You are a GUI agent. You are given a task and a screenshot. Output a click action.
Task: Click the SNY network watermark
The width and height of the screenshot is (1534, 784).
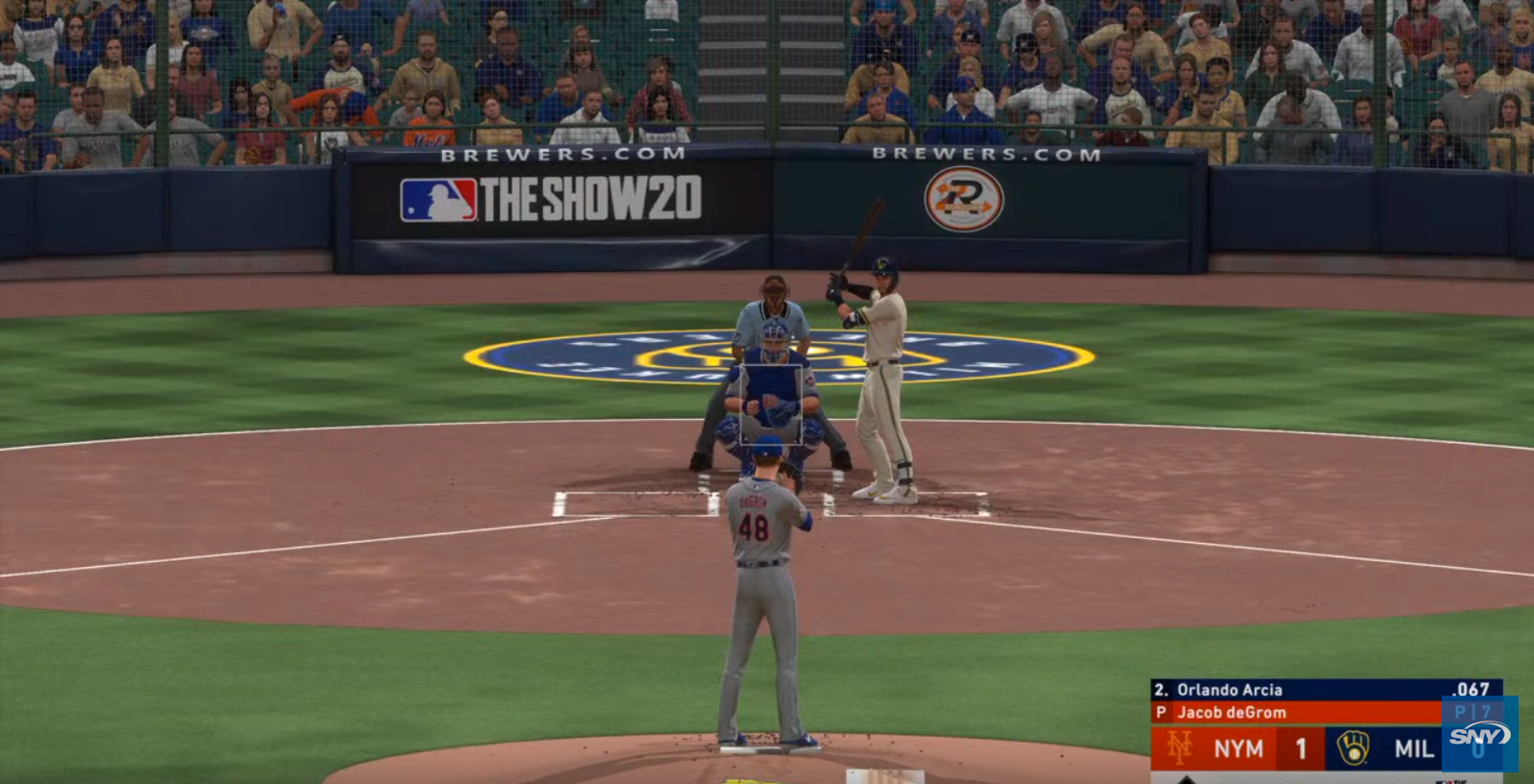(x=1479, y=735)
